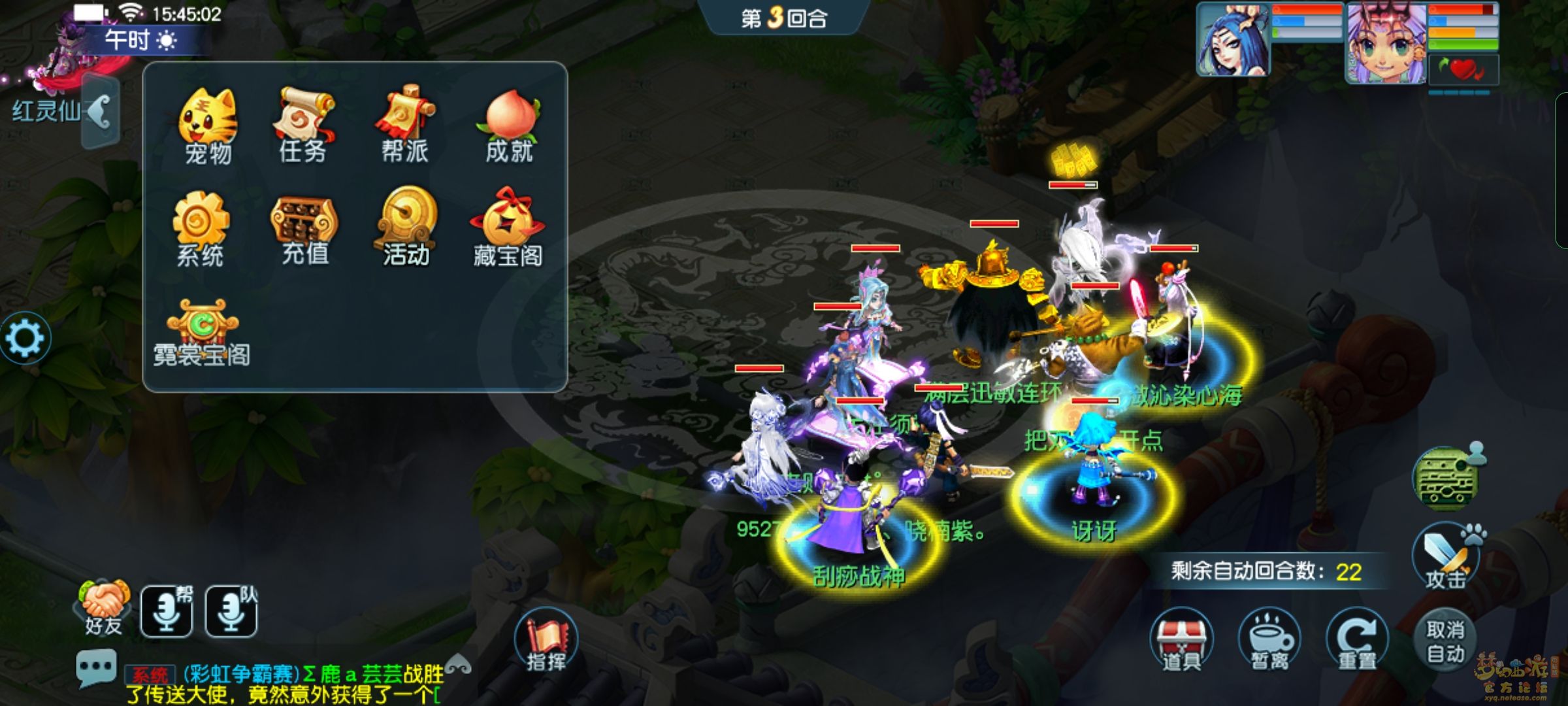Select the 帮派 guild icon

point(405,123)
